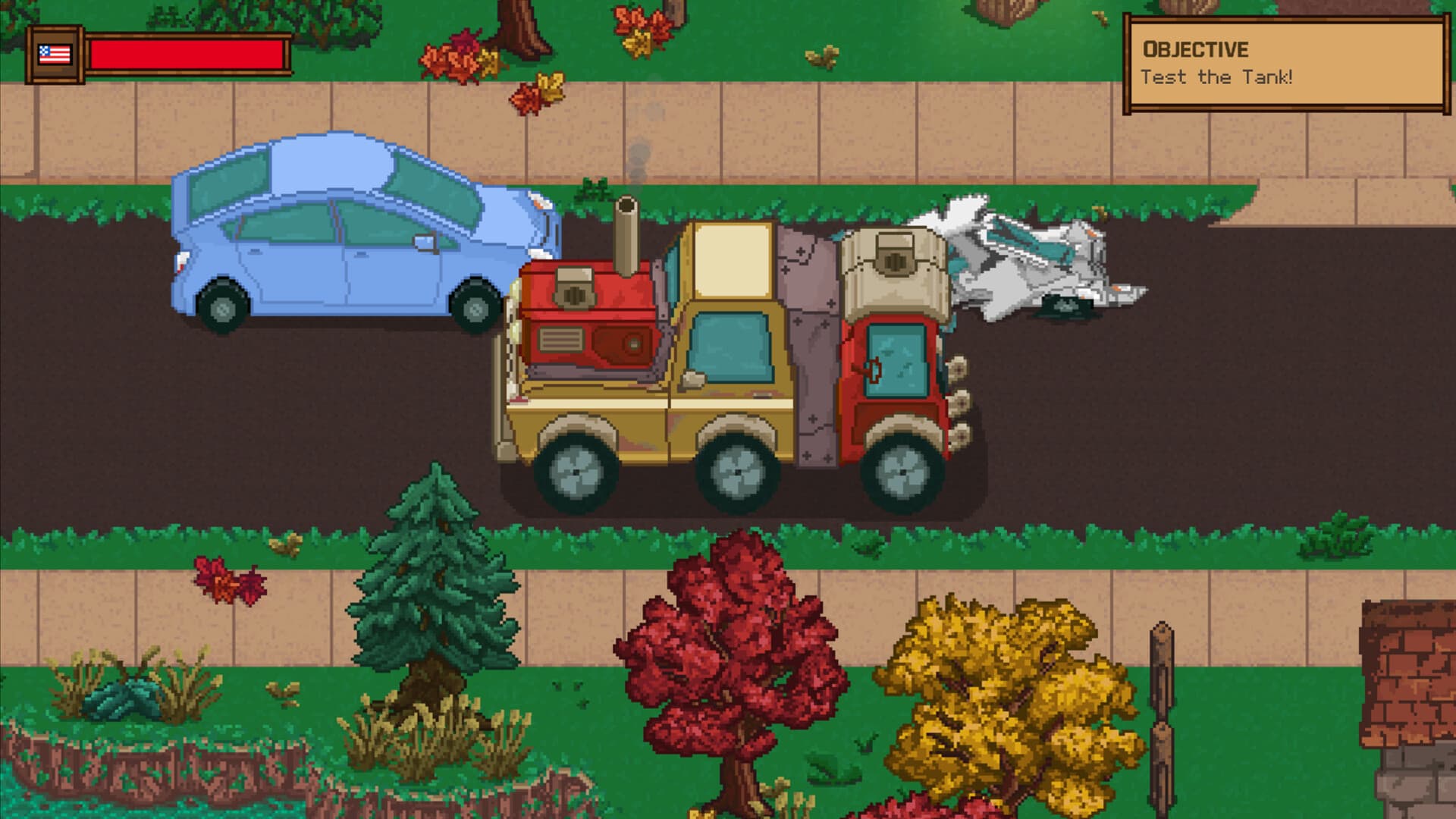Select the 'Test the Tank!' objective text
The width and height of the screenshot is (1456, 819).
pos(1215,76)
